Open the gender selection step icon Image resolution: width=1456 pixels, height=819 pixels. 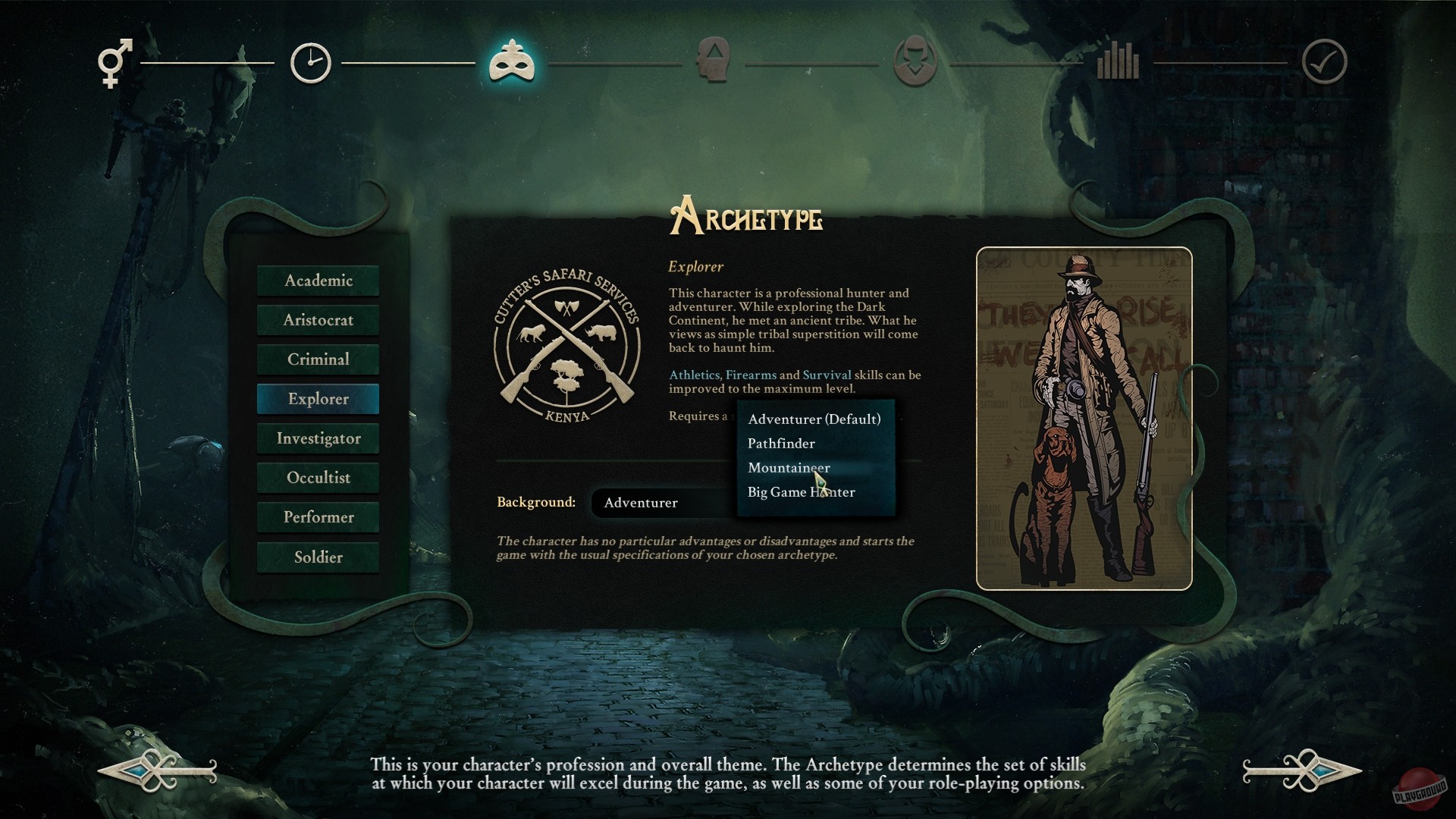[x=114, y=63]
